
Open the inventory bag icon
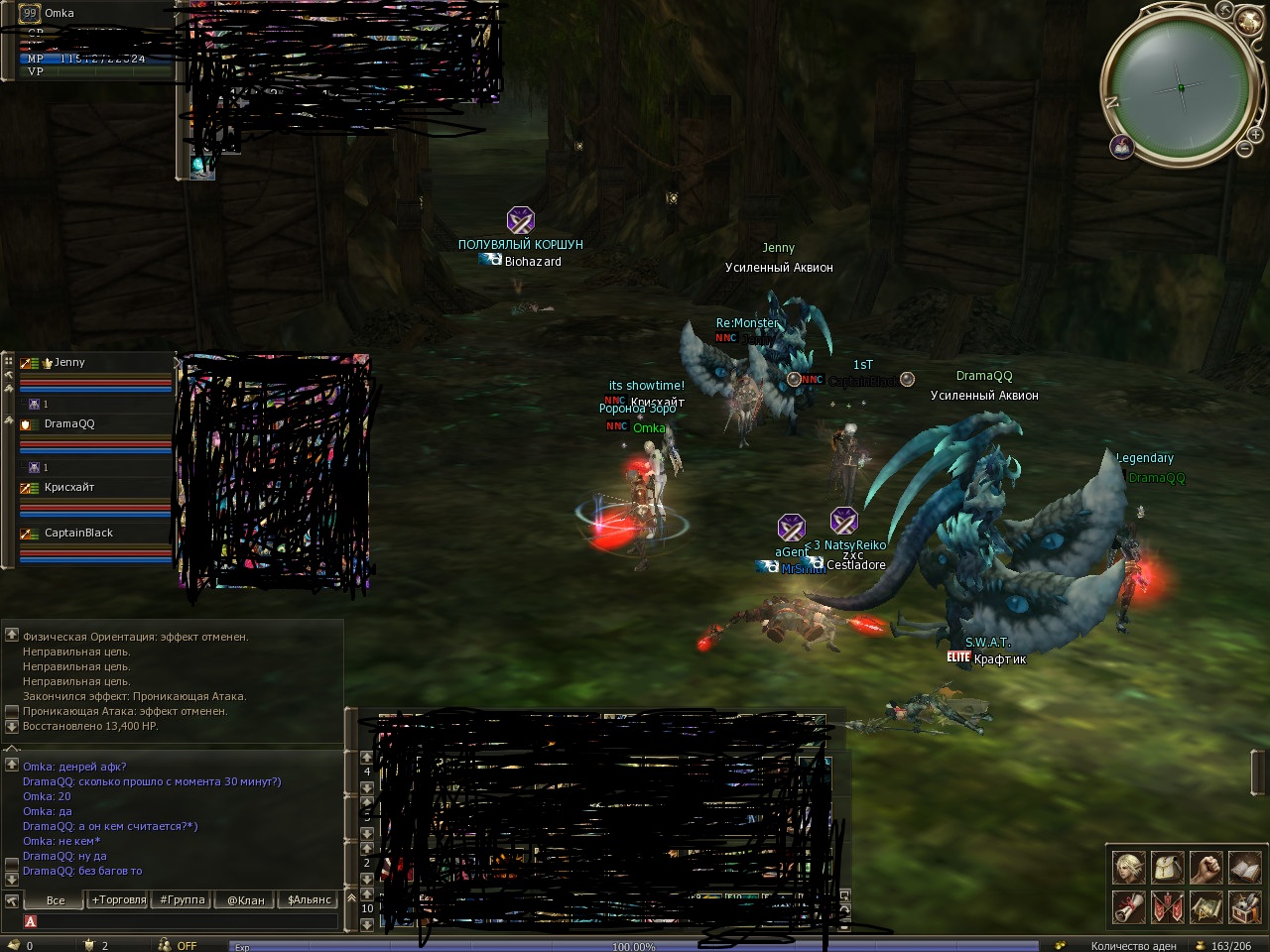coord(1167,868)
